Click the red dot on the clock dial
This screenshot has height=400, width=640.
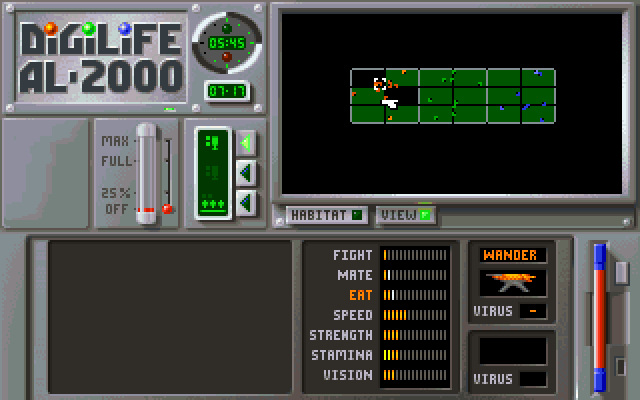pyautogui.click(x=226, y=57)
